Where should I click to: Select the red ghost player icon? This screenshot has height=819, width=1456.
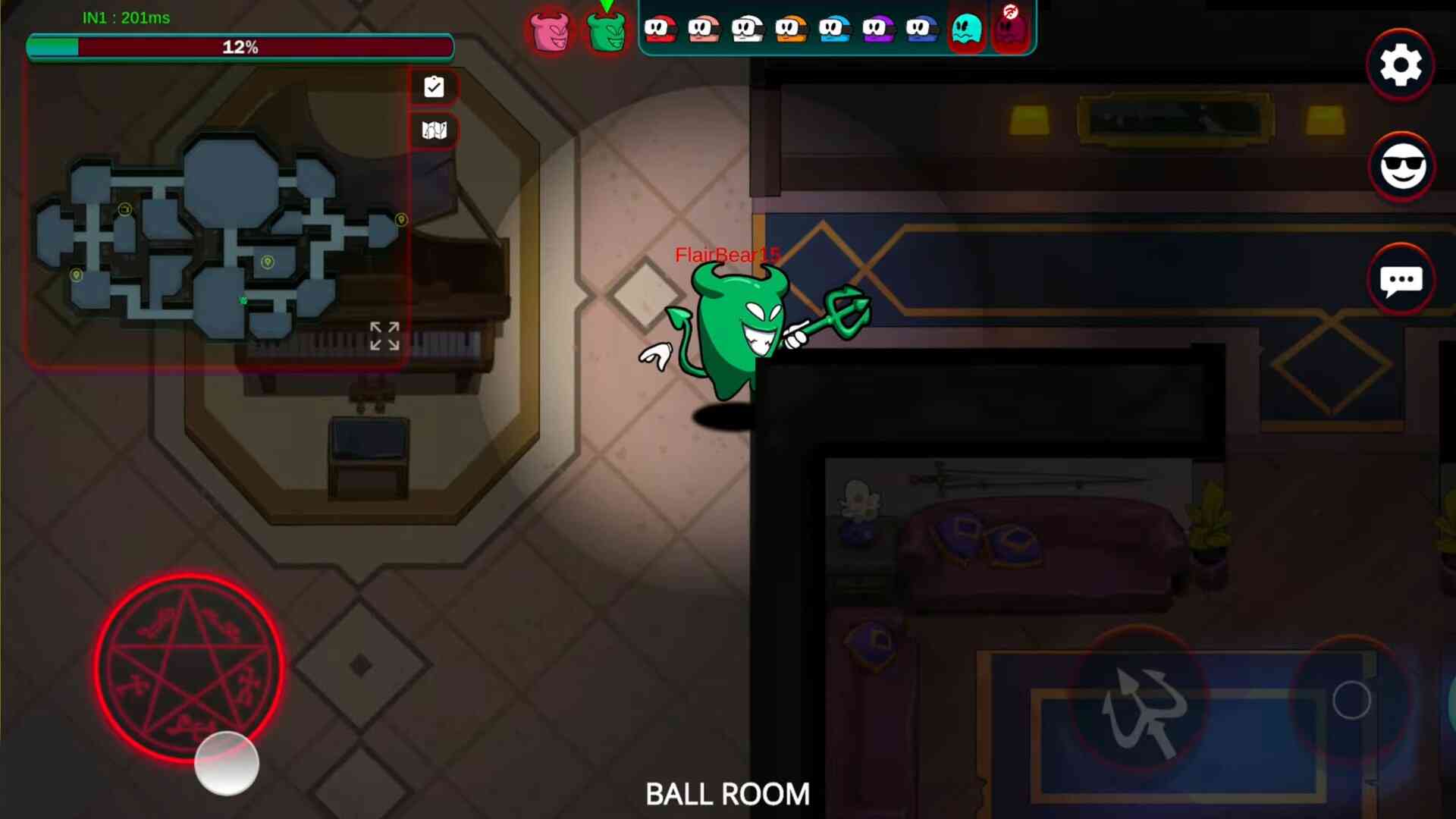(1010, 30)
